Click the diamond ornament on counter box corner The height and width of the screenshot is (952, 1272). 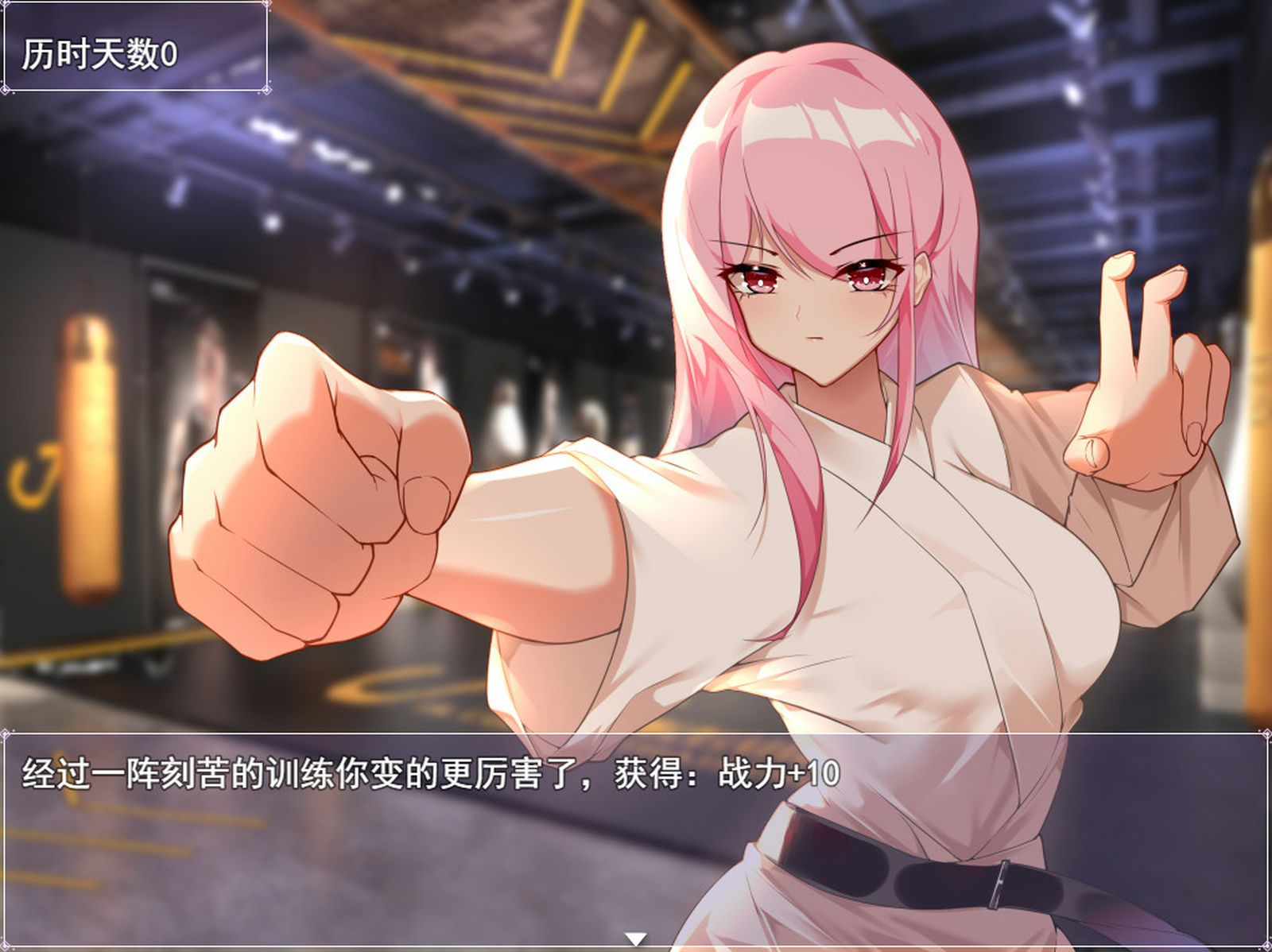(x=267, y=89)
